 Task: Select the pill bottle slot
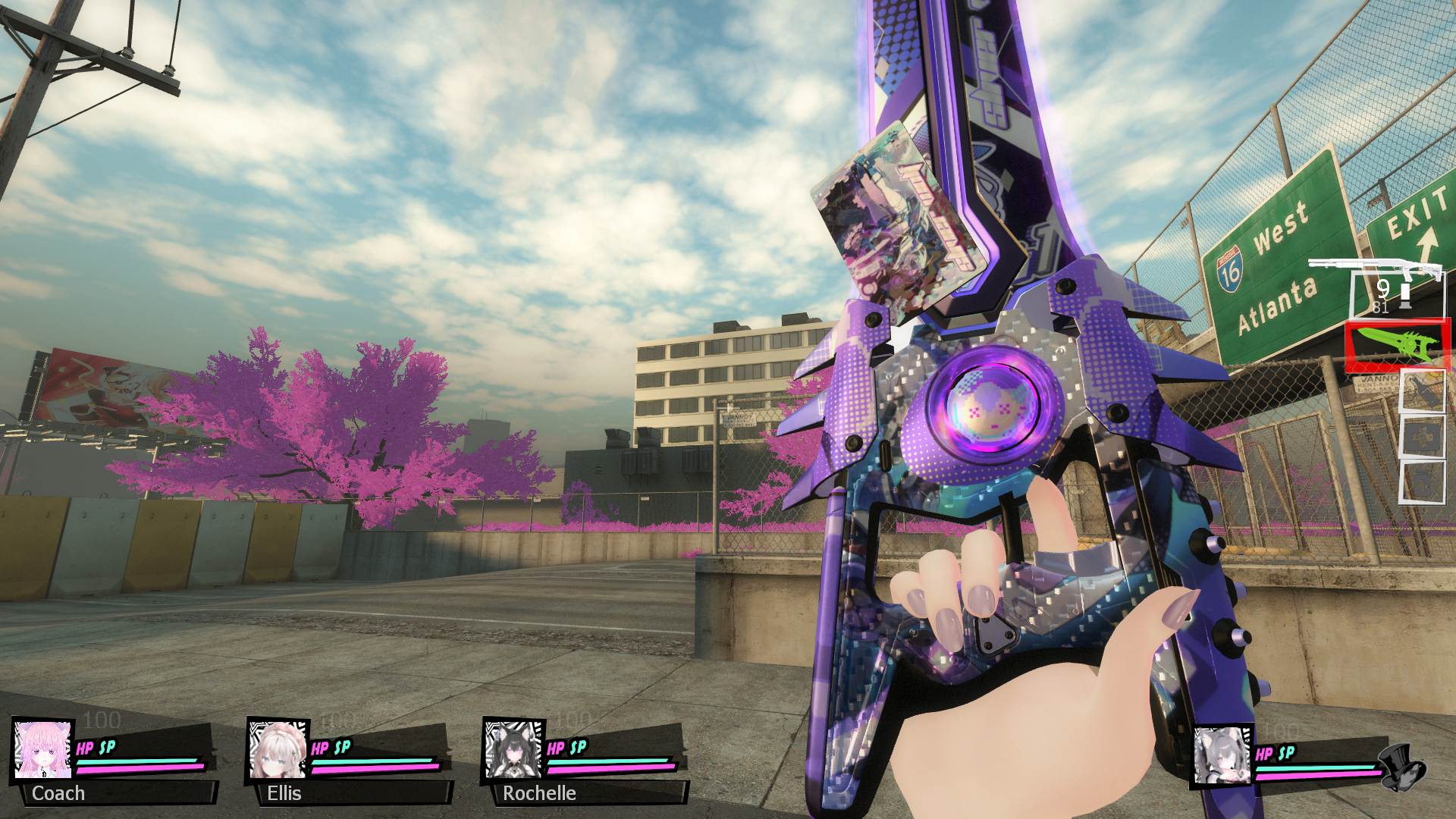pyautogui.click(x=1422, y=482)
